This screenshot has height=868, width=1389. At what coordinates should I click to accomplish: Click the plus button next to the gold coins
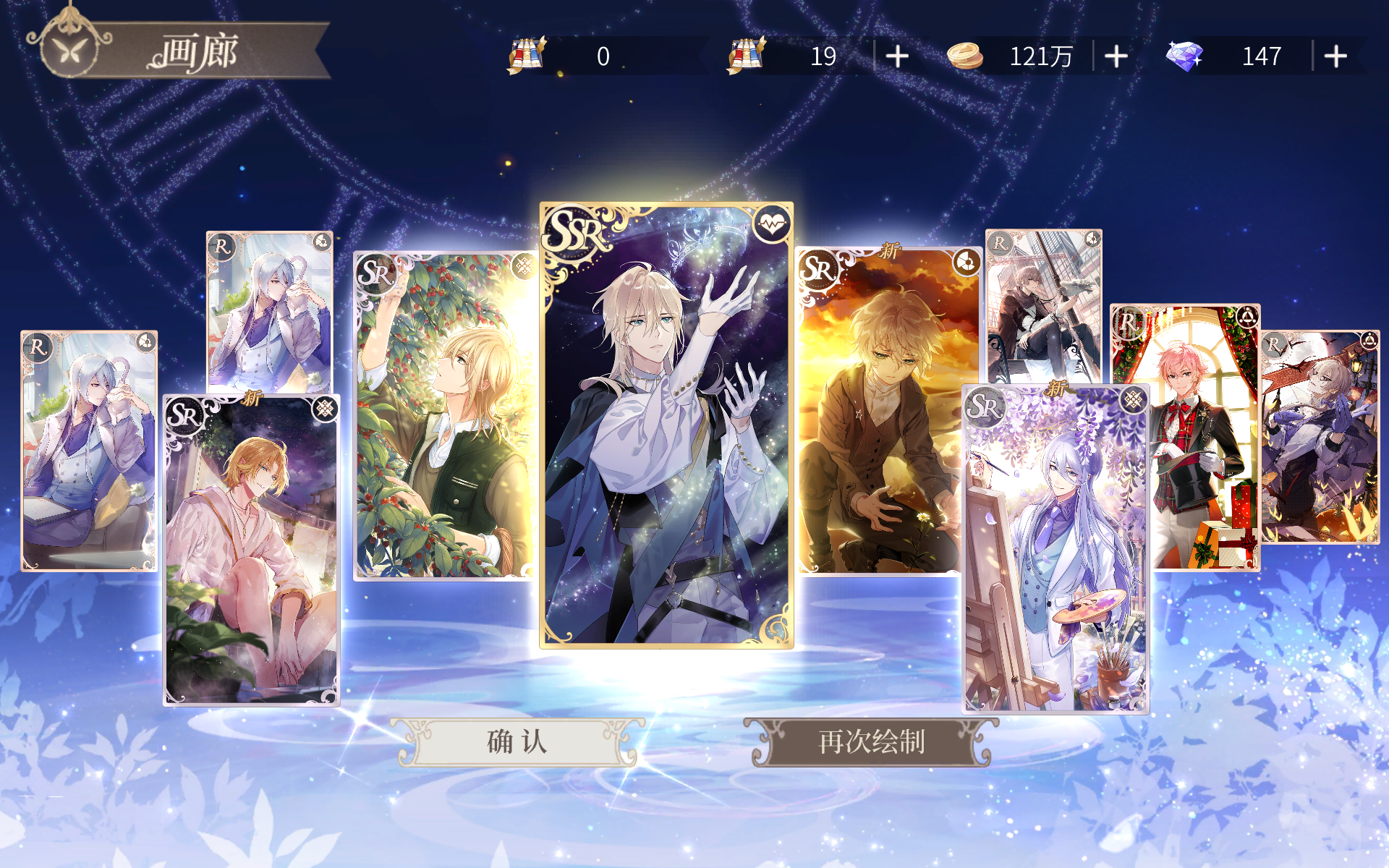[1116, 56]
